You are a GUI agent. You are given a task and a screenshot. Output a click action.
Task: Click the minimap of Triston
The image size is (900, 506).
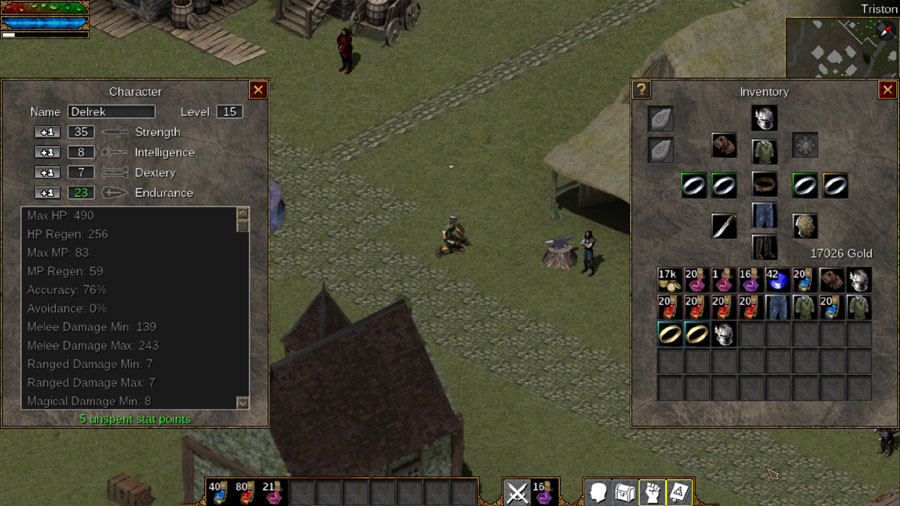840,47
